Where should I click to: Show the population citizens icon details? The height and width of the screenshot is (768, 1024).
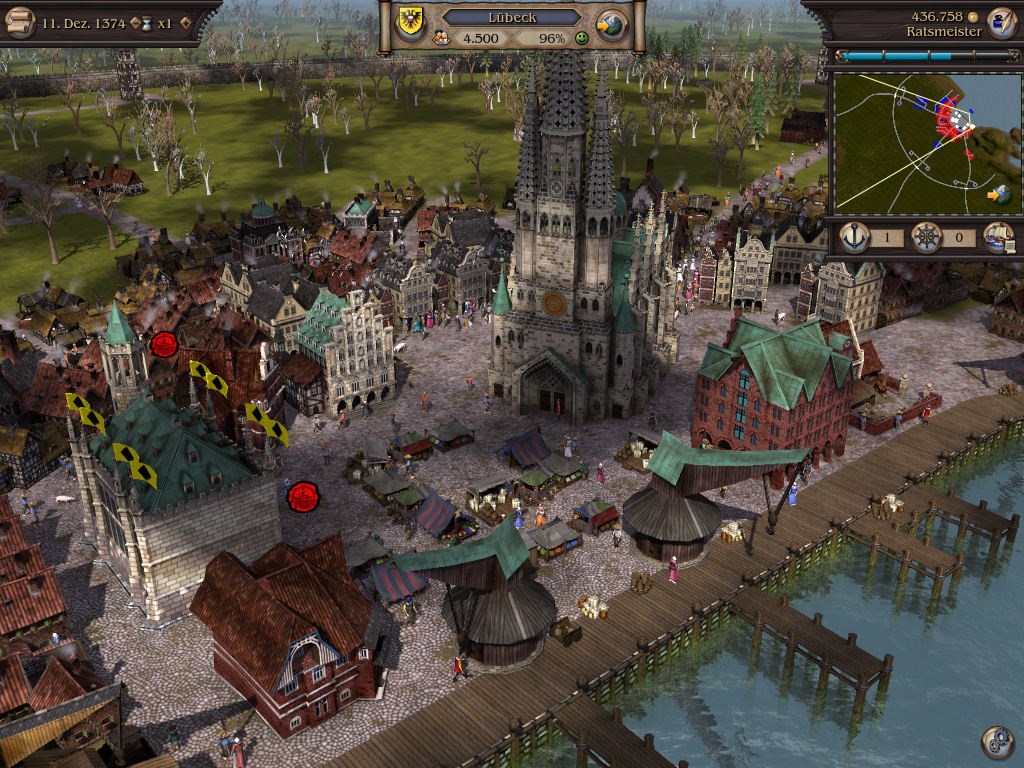click(440, 38)
